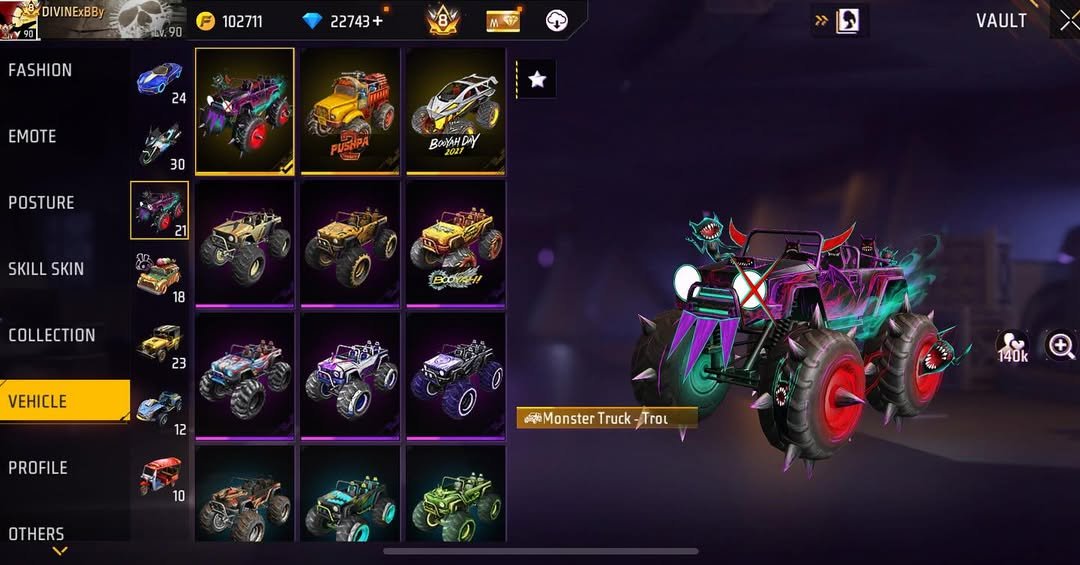This screenshot has width=1080, height=565.
Task: Switch to the Emote section
Action: 33,136
